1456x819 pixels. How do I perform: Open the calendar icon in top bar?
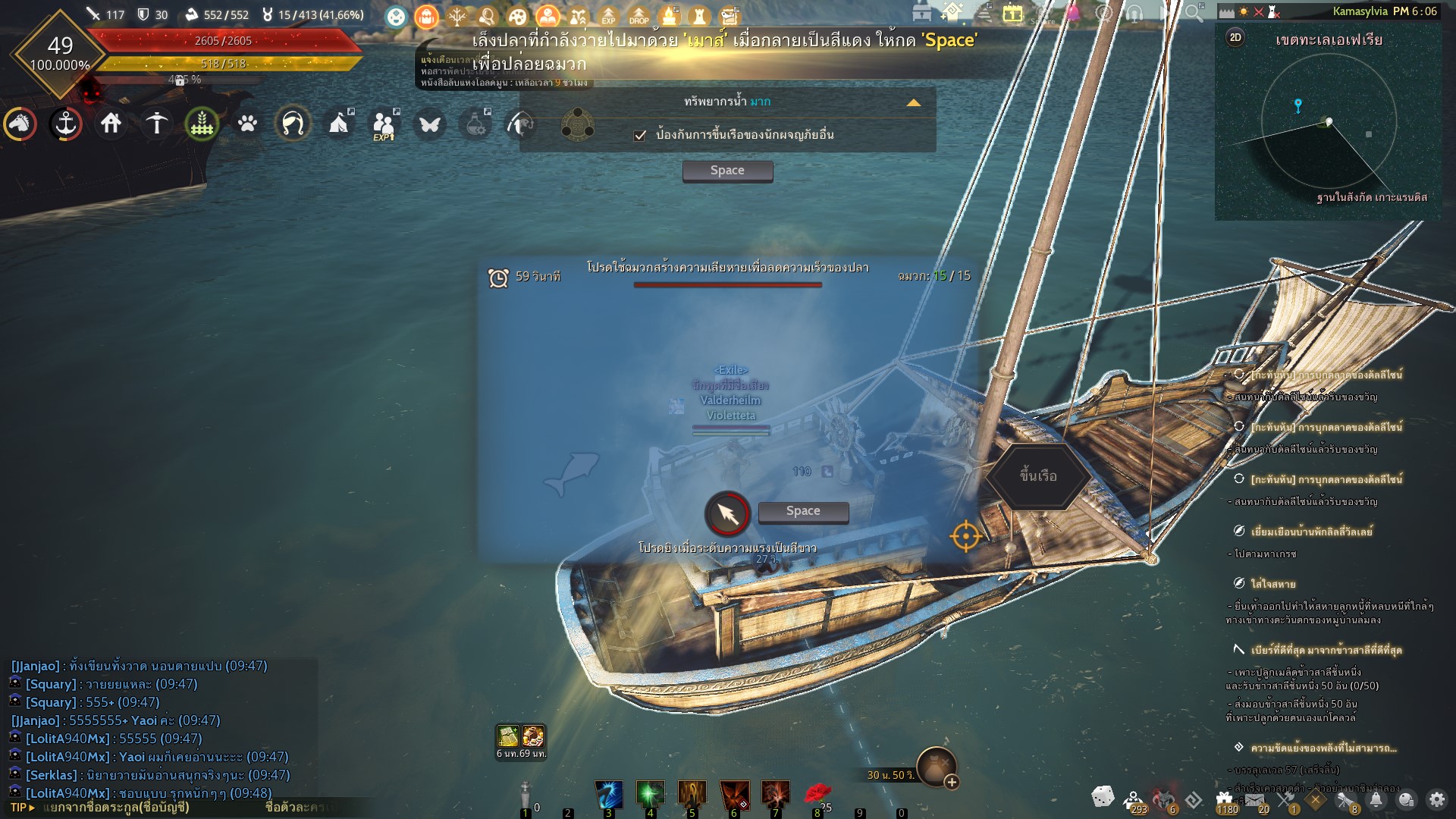[x=1012, y=14]
